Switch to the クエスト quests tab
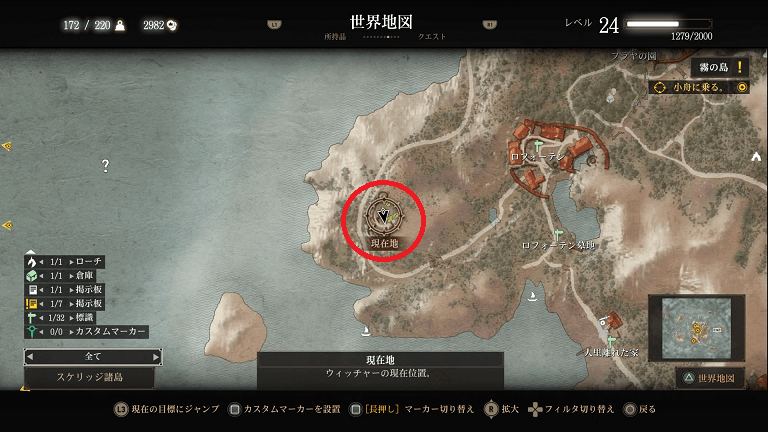768x432 pixels. 432,37
